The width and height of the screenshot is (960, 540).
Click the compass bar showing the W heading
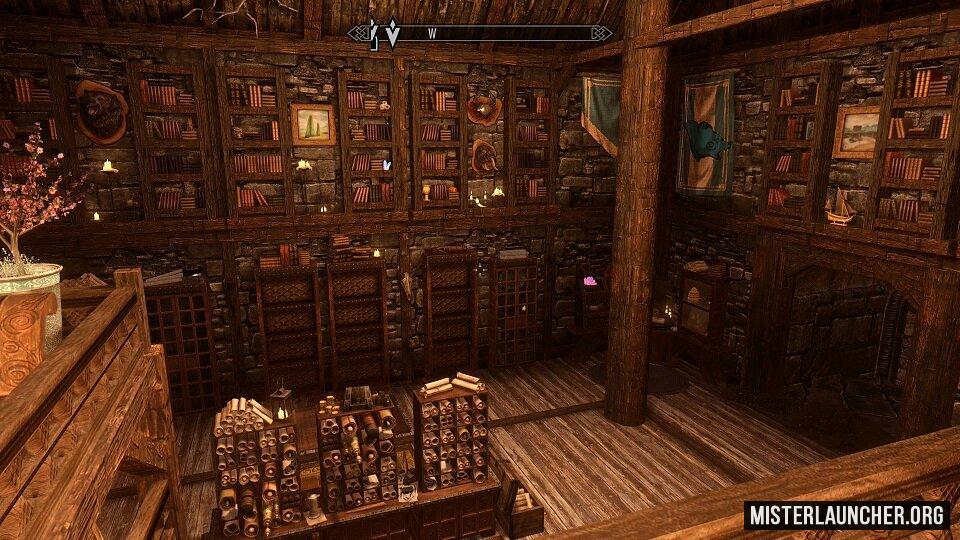coord(480,33)
